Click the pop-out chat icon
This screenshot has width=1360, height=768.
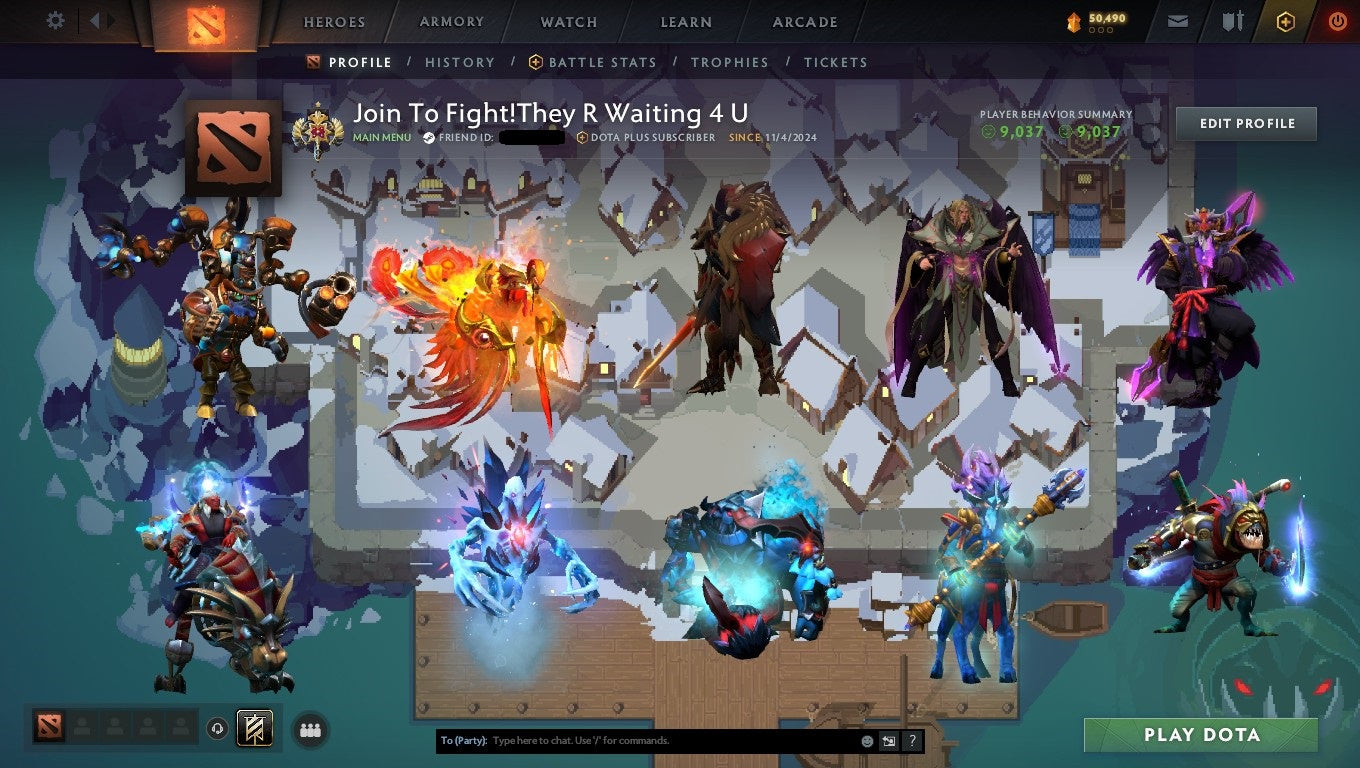(x=888, y=740)
